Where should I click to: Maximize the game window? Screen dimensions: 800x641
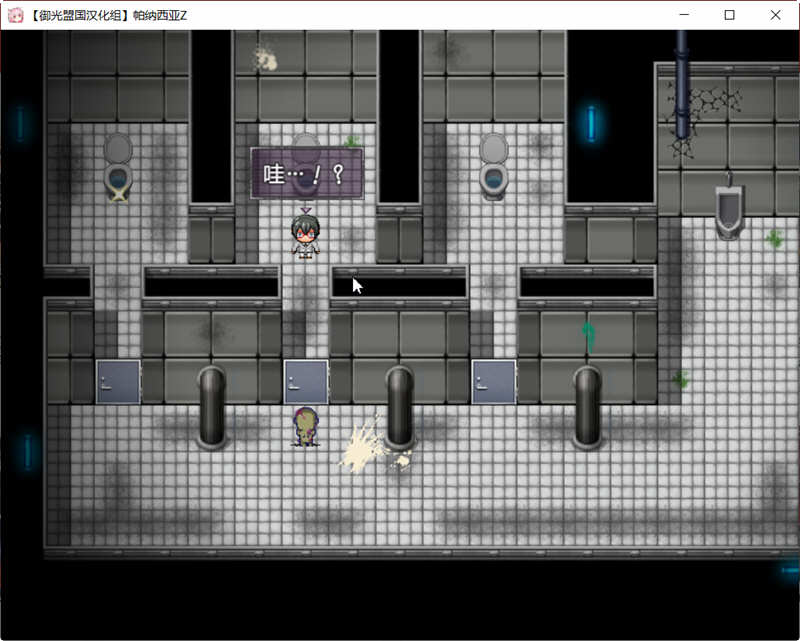point(729,15)
